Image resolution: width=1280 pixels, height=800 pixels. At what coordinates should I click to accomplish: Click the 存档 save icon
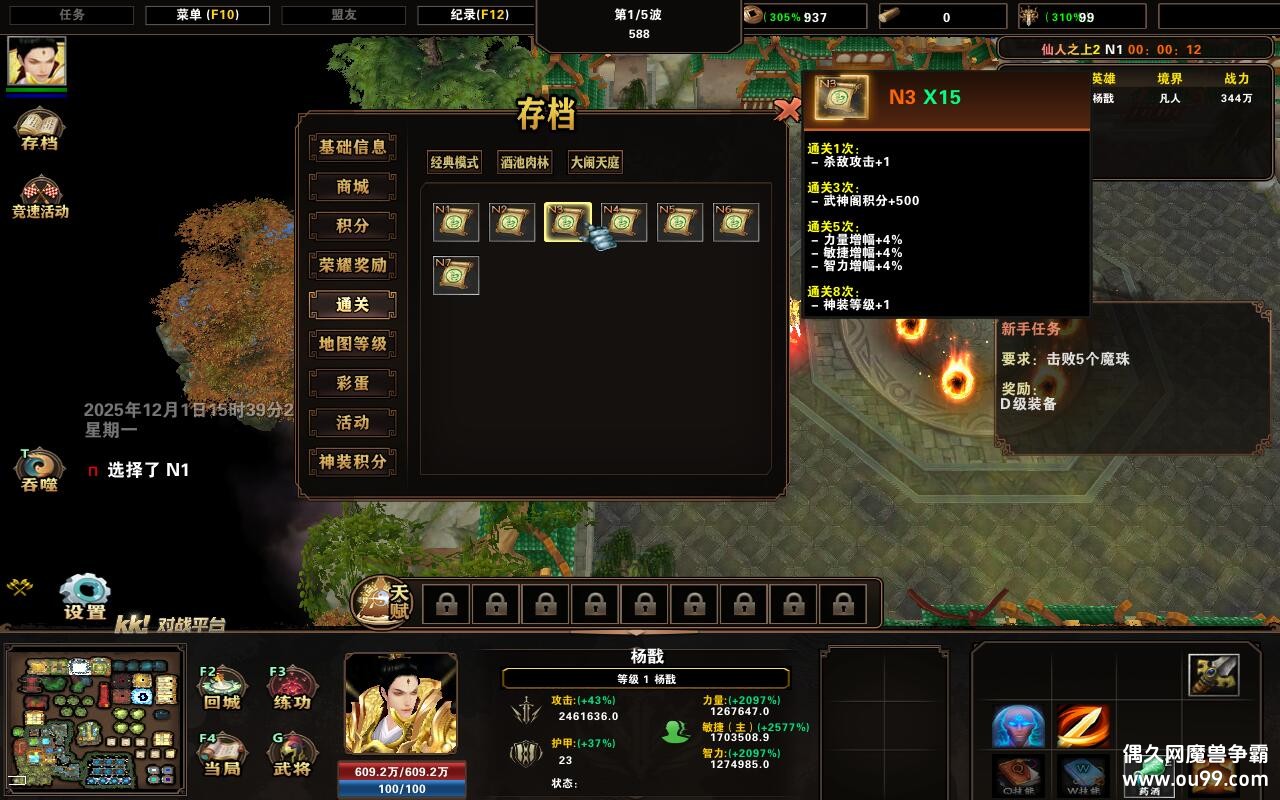coord(39,128)
